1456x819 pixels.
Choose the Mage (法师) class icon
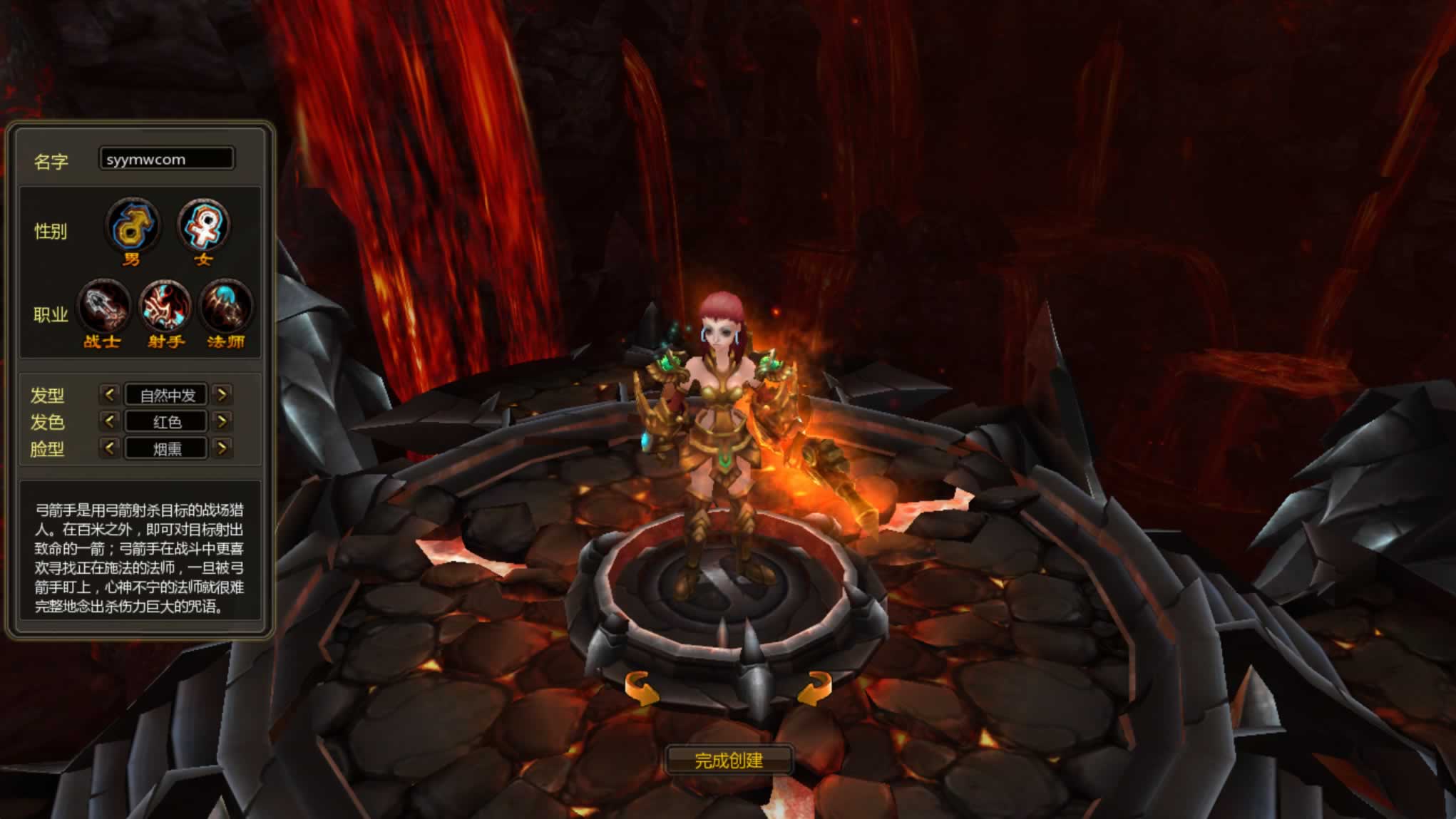(x=226, y=307)
